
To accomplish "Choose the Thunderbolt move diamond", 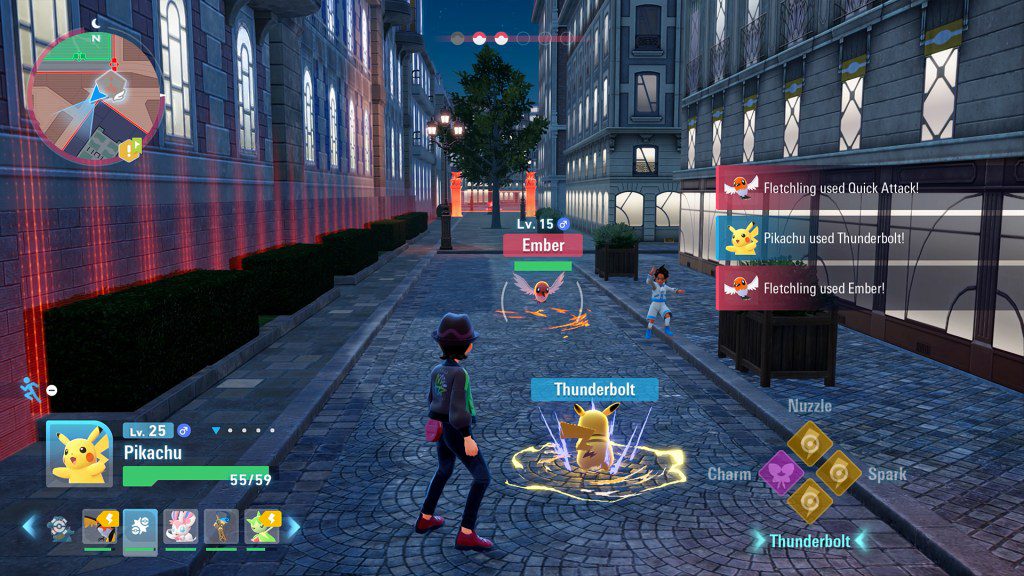I will pos(808,501).
